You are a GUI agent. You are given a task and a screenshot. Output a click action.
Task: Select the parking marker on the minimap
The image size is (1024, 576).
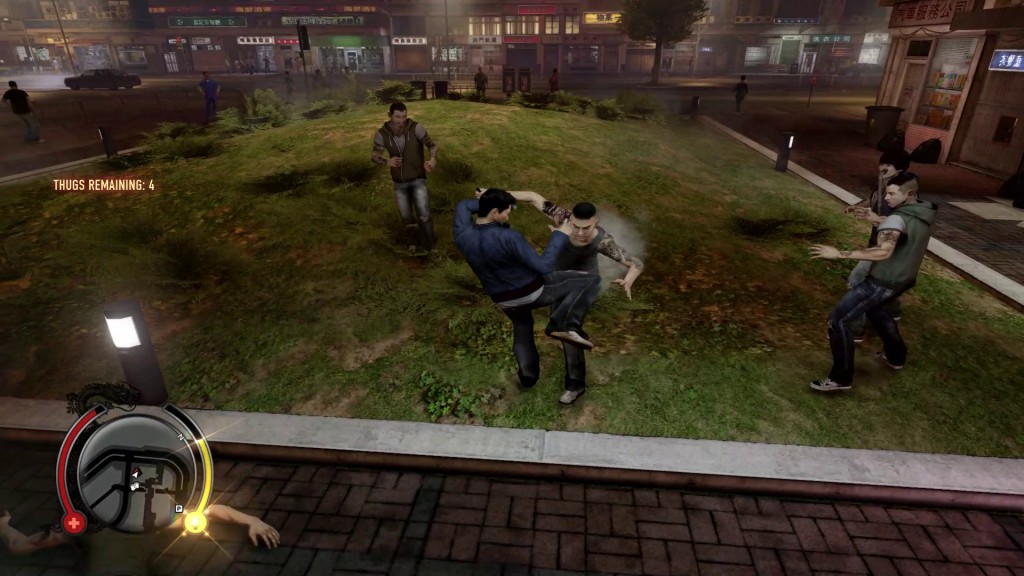(x=179, y=508)
